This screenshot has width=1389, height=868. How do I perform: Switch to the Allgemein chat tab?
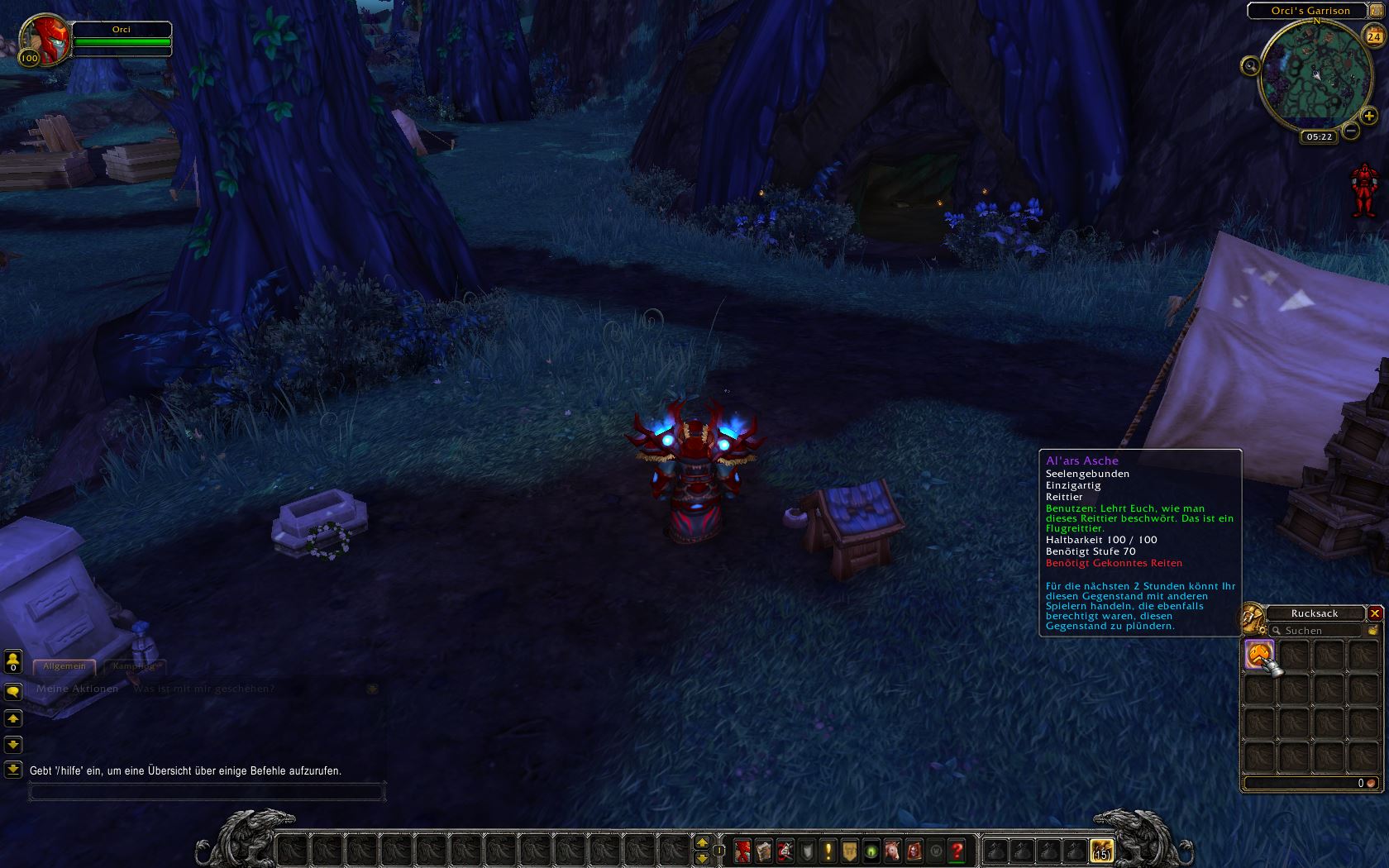tap(64, 666)
